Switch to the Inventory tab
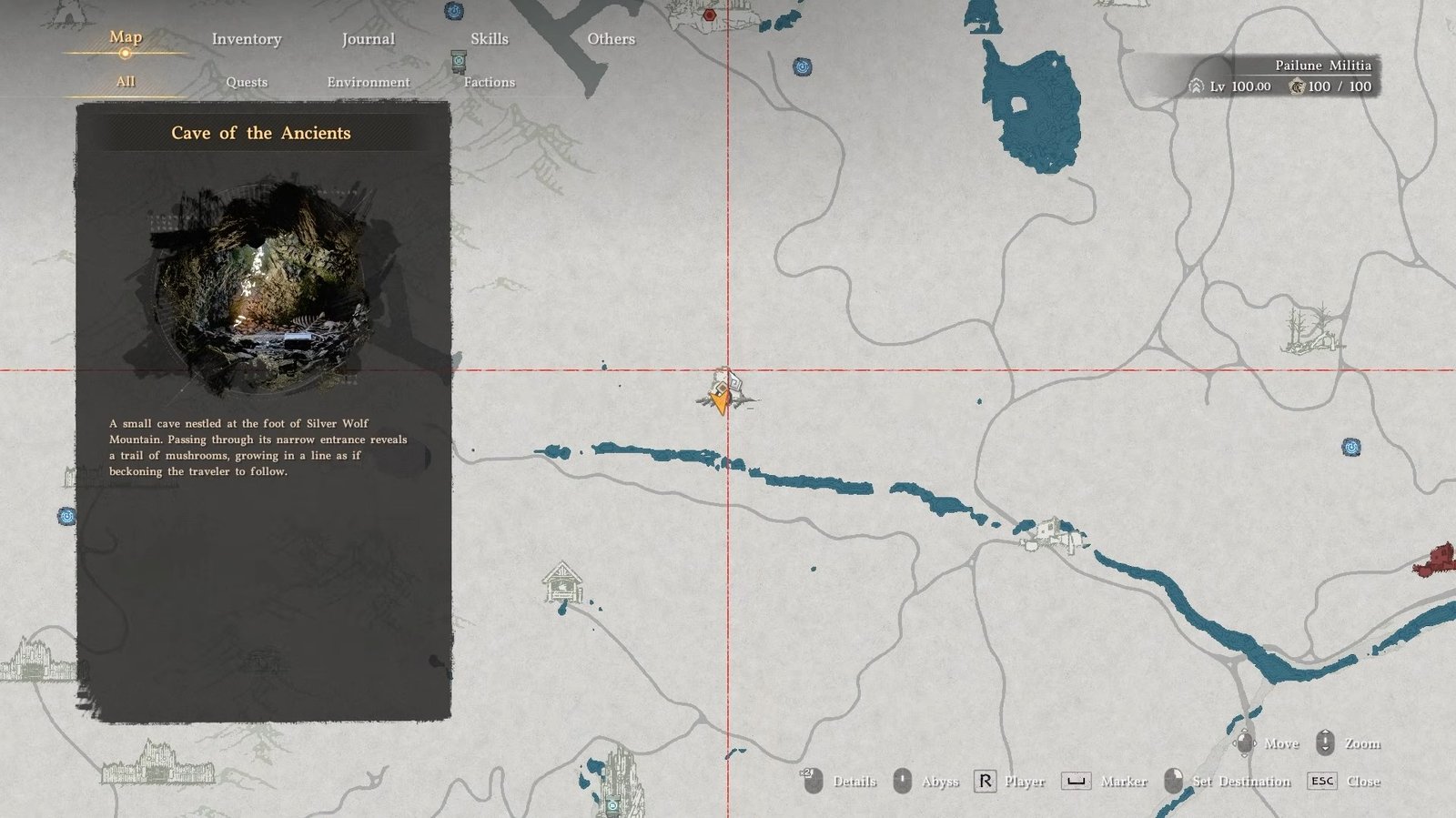 247,39
